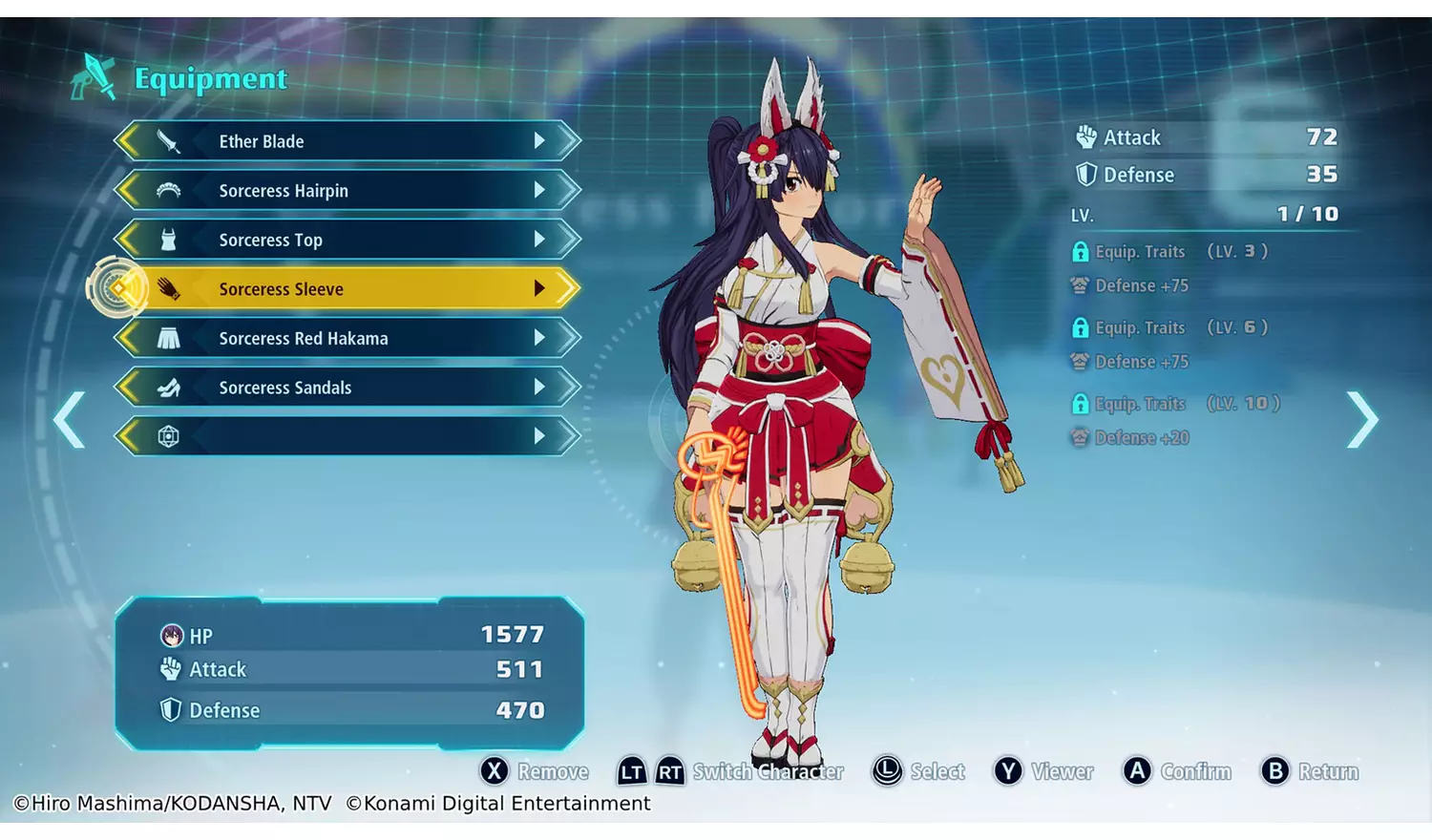Expand the Sorceress Sandals options arrow
The width and height of the screenshot is (1432, 840).
541,388
